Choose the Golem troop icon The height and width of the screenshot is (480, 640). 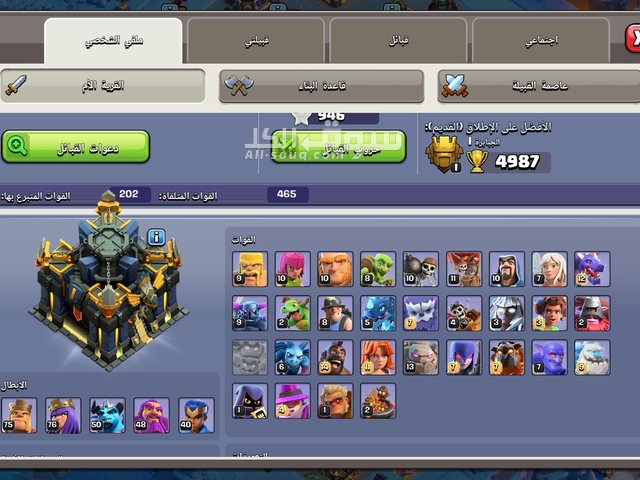click(x=421, y=357)
